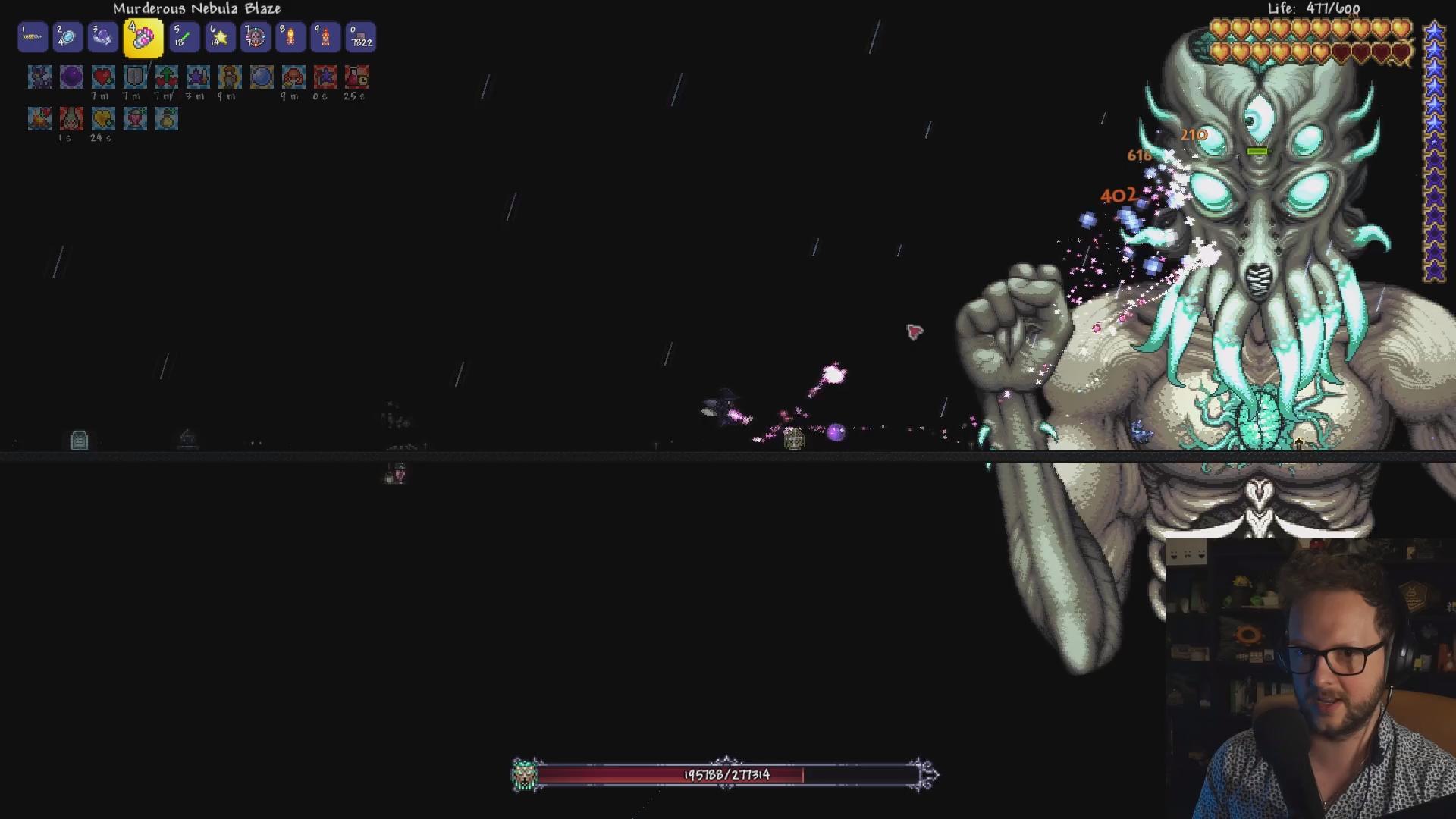Image resolution: width=1456 pixels, height=819 pixels.
Task: Select the green glowstick stack in slot 5
Action: coord(183,37)
